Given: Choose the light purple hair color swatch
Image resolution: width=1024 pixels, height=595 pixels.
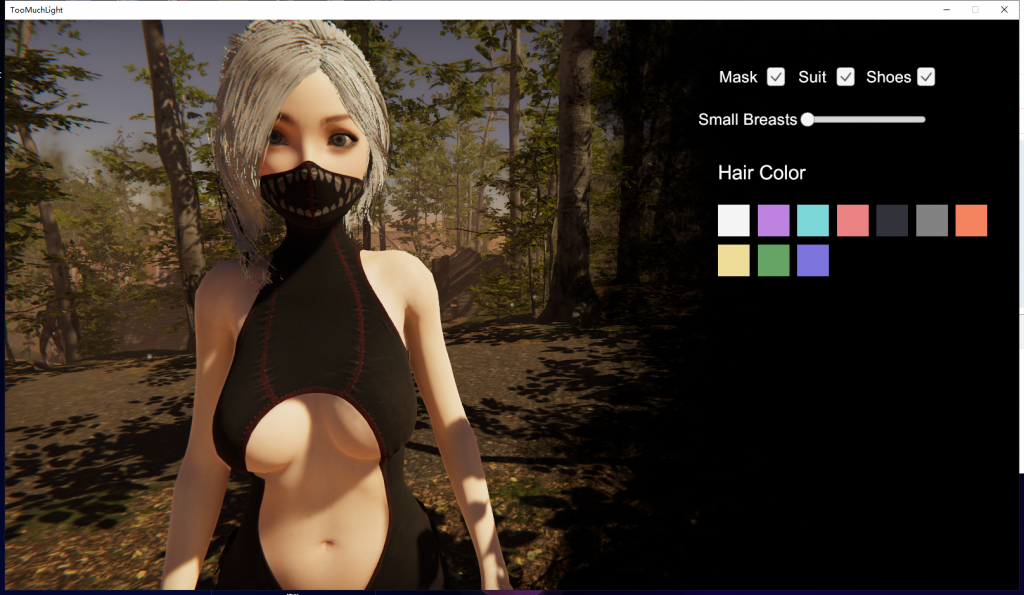Looking at the screenshot, I should click(773, 220).
